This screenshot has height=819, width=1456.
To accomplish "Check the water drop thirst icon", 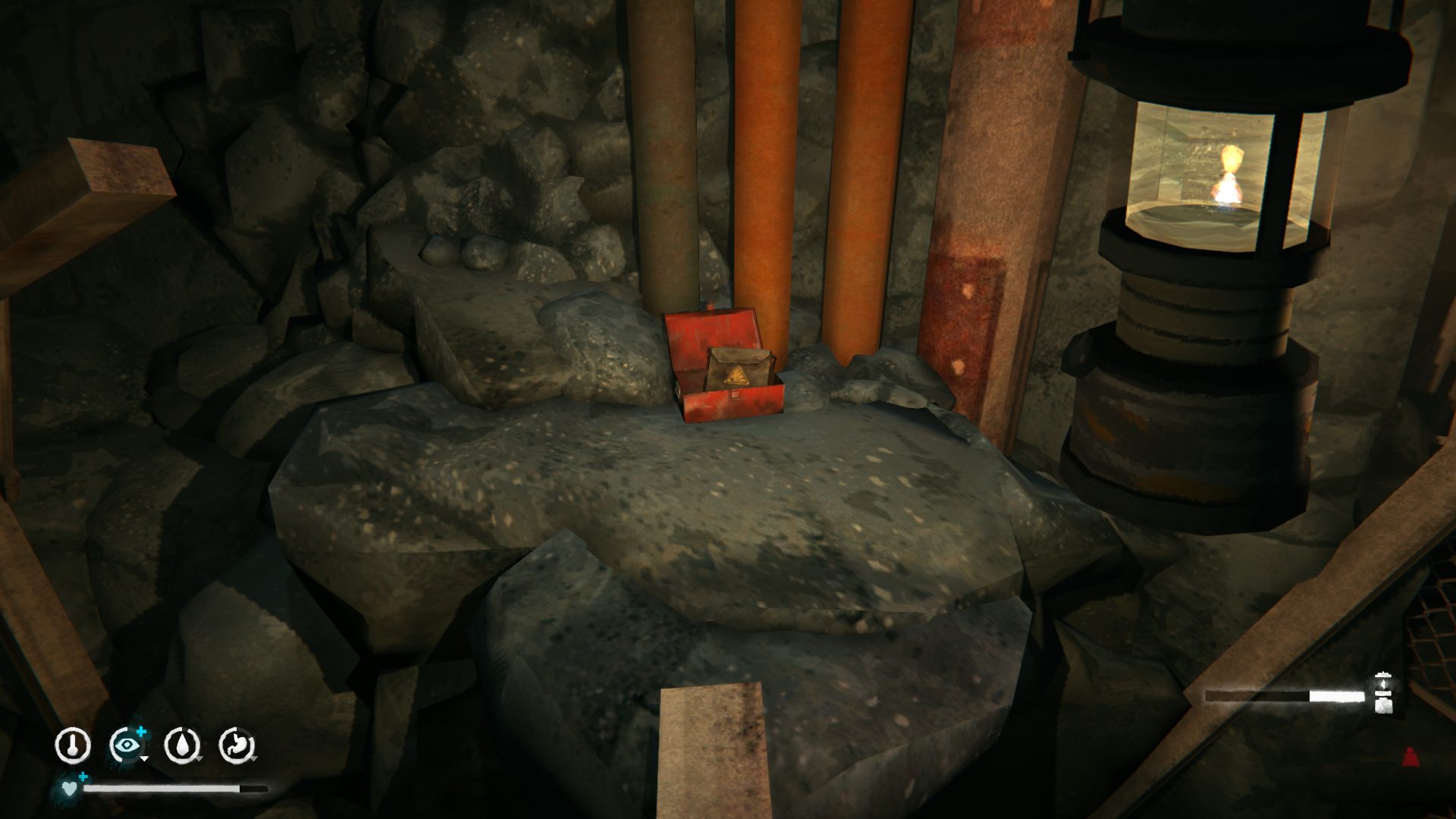I will click(x=182, y=745).
